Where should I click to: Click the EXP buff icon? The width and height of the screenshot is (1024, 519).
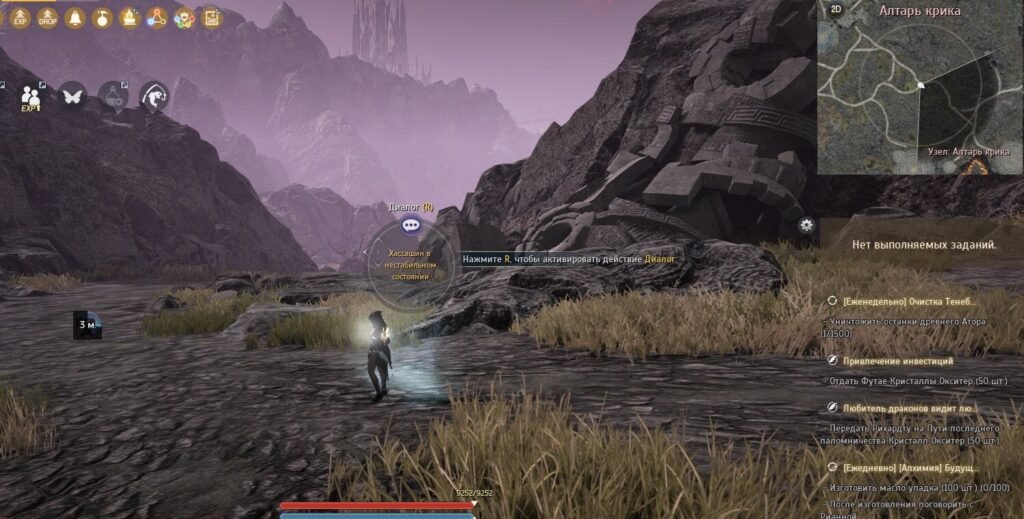point(21,16)
